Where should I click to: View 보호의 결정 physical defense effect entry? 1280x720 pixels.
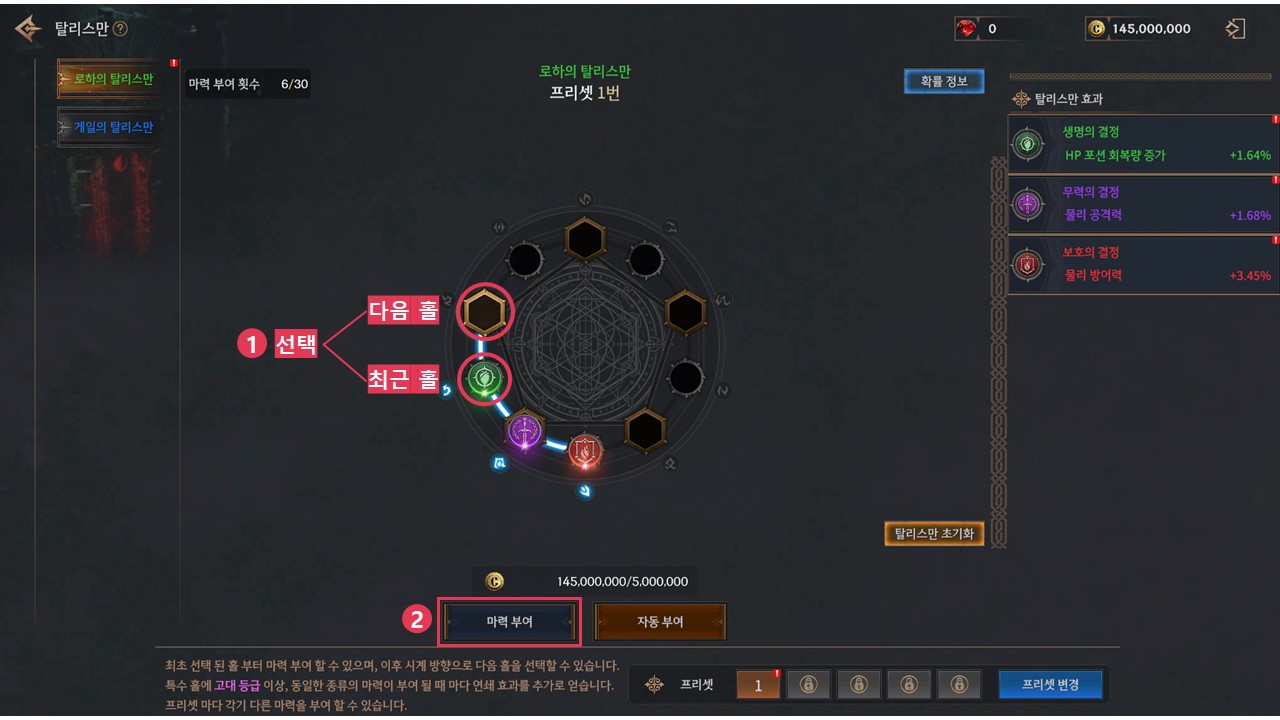[x=1143, y=264]
